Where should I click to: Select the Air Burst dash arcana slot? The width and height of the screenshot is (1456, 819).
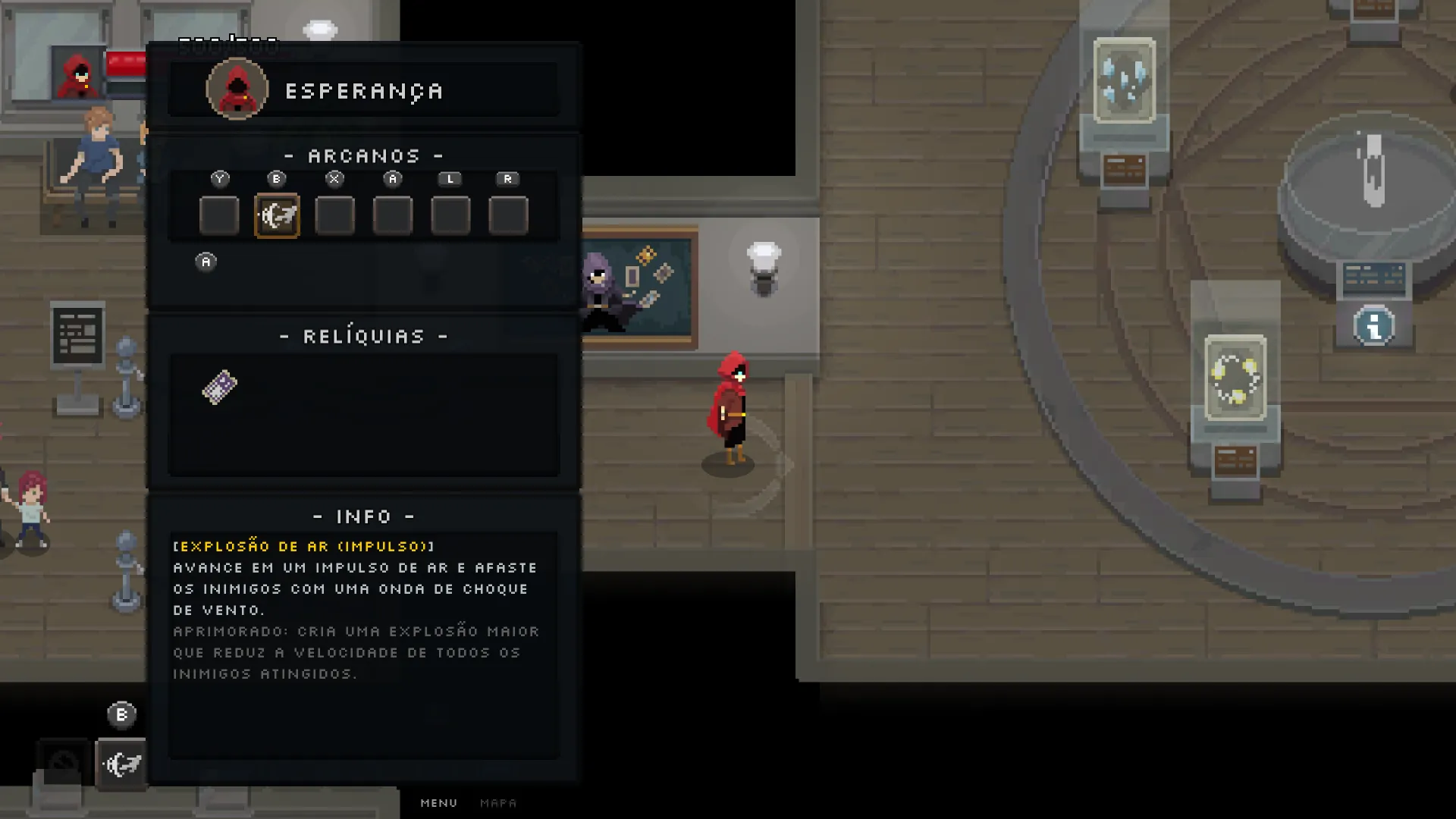277,216
